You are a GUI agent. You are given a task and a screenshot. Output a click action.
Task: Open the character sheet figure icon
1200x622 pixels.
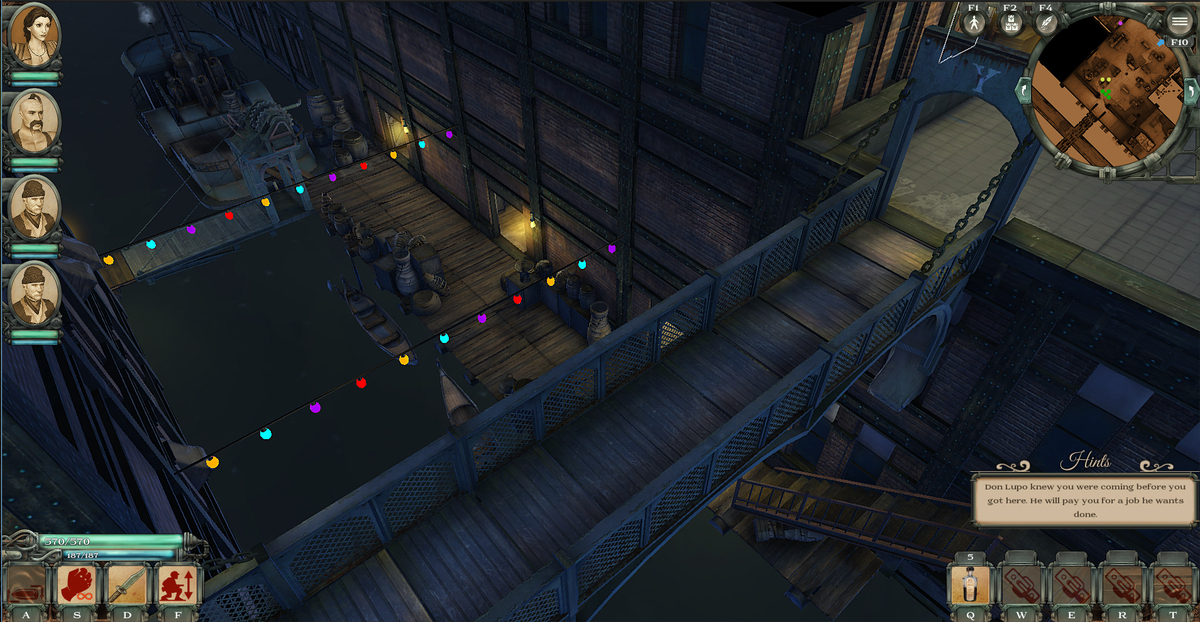click(974, 24)
